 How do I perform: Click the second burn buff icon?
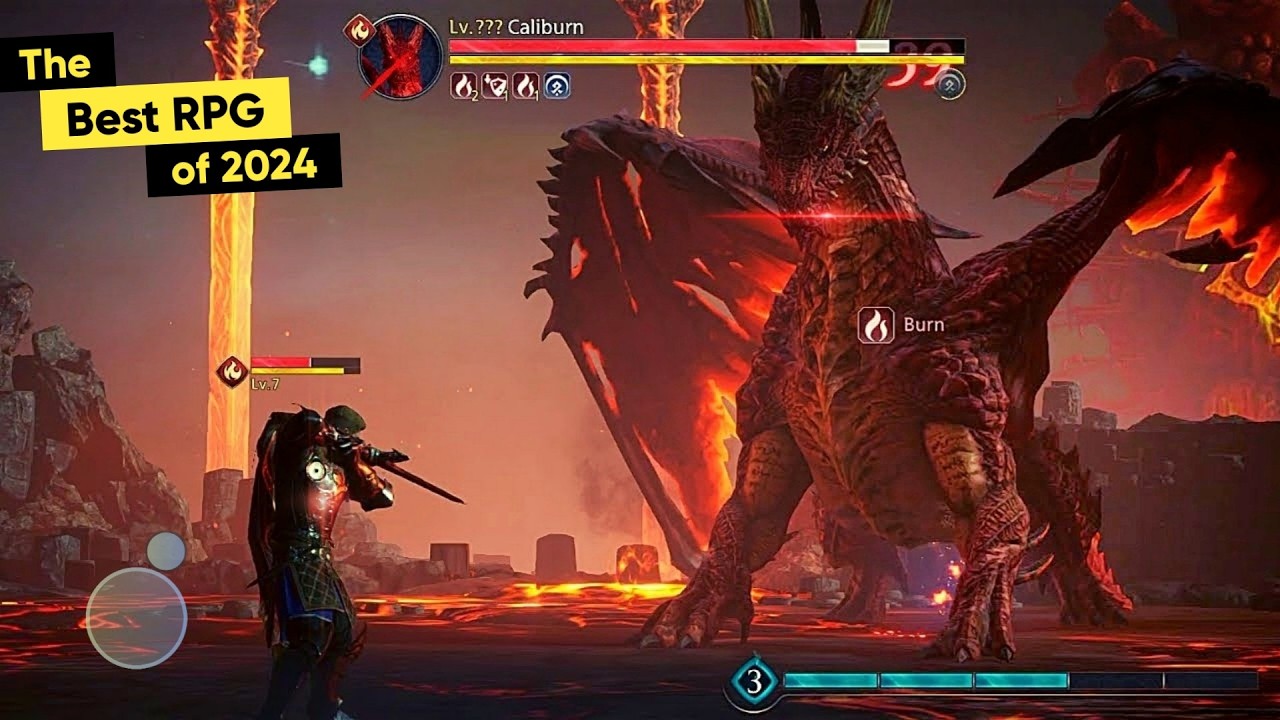(x=526, y=86)
